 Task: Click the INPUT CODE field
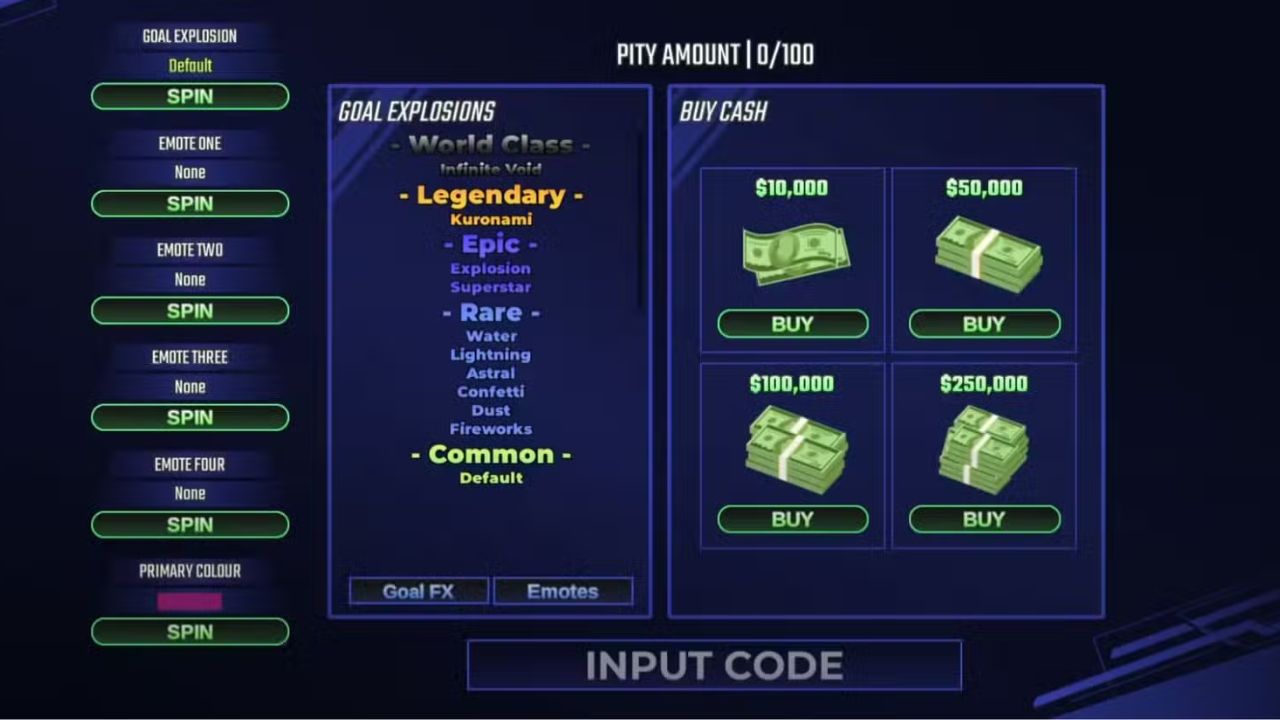(712, 665)
